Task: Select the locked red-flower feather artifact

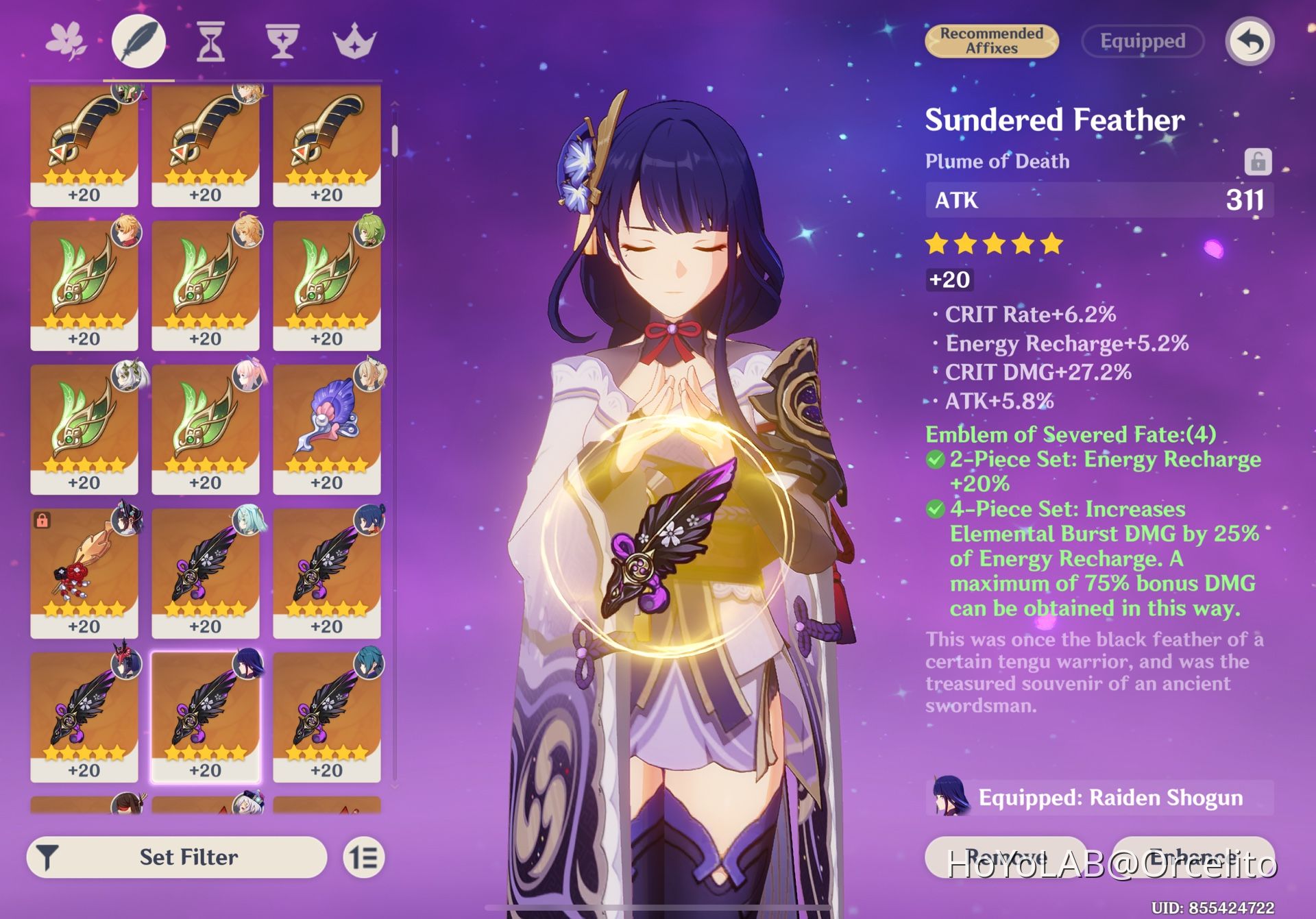Action: [84, 572]
